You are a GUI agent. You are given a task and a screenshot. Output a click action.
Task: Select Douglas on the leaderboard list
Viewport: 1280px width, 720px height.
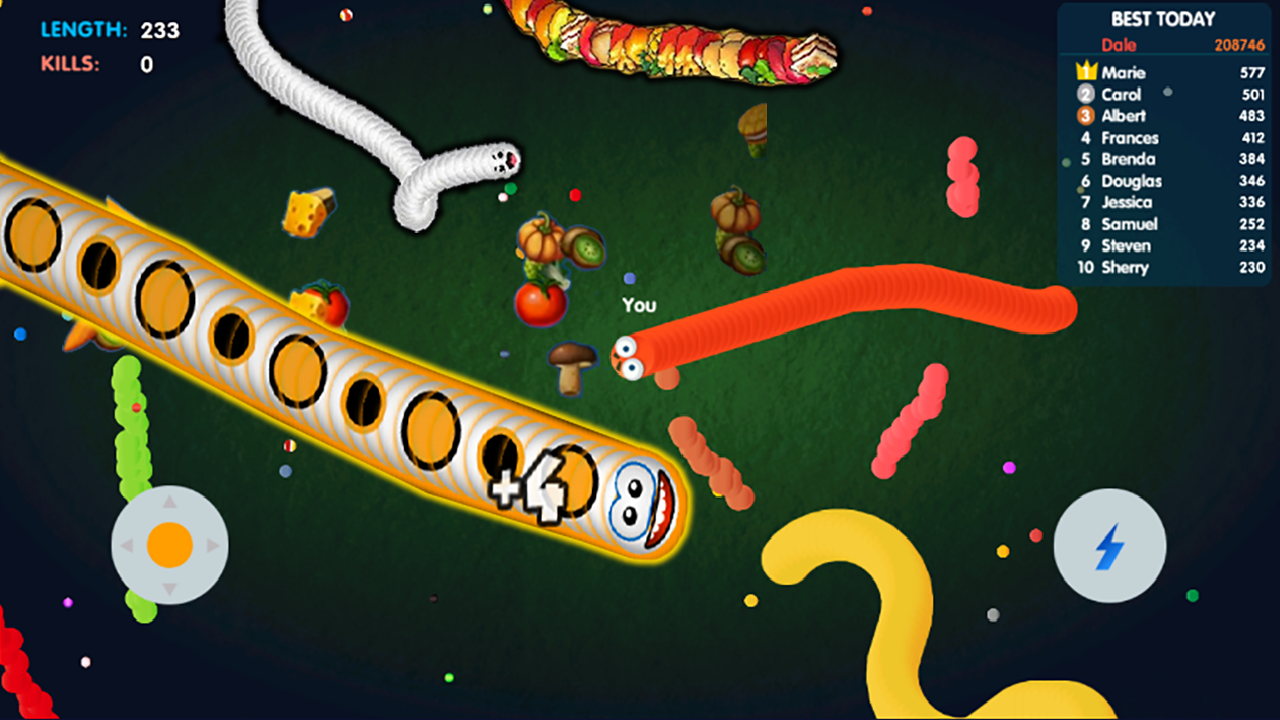(x=1134, y=181)
